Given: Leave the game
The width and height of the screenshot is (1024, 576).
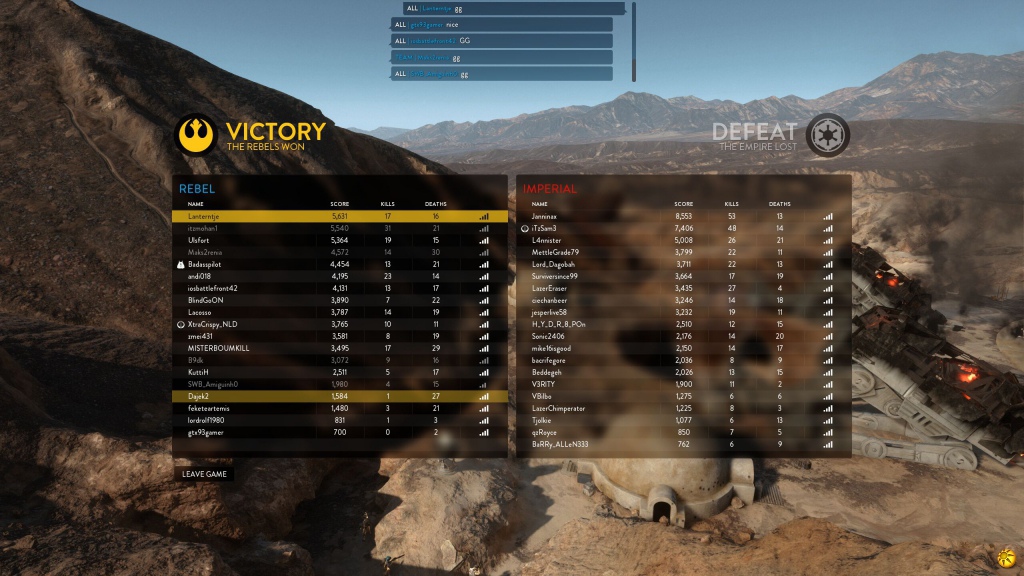Looking at the screenshot, I should click(x=205, y=473).
